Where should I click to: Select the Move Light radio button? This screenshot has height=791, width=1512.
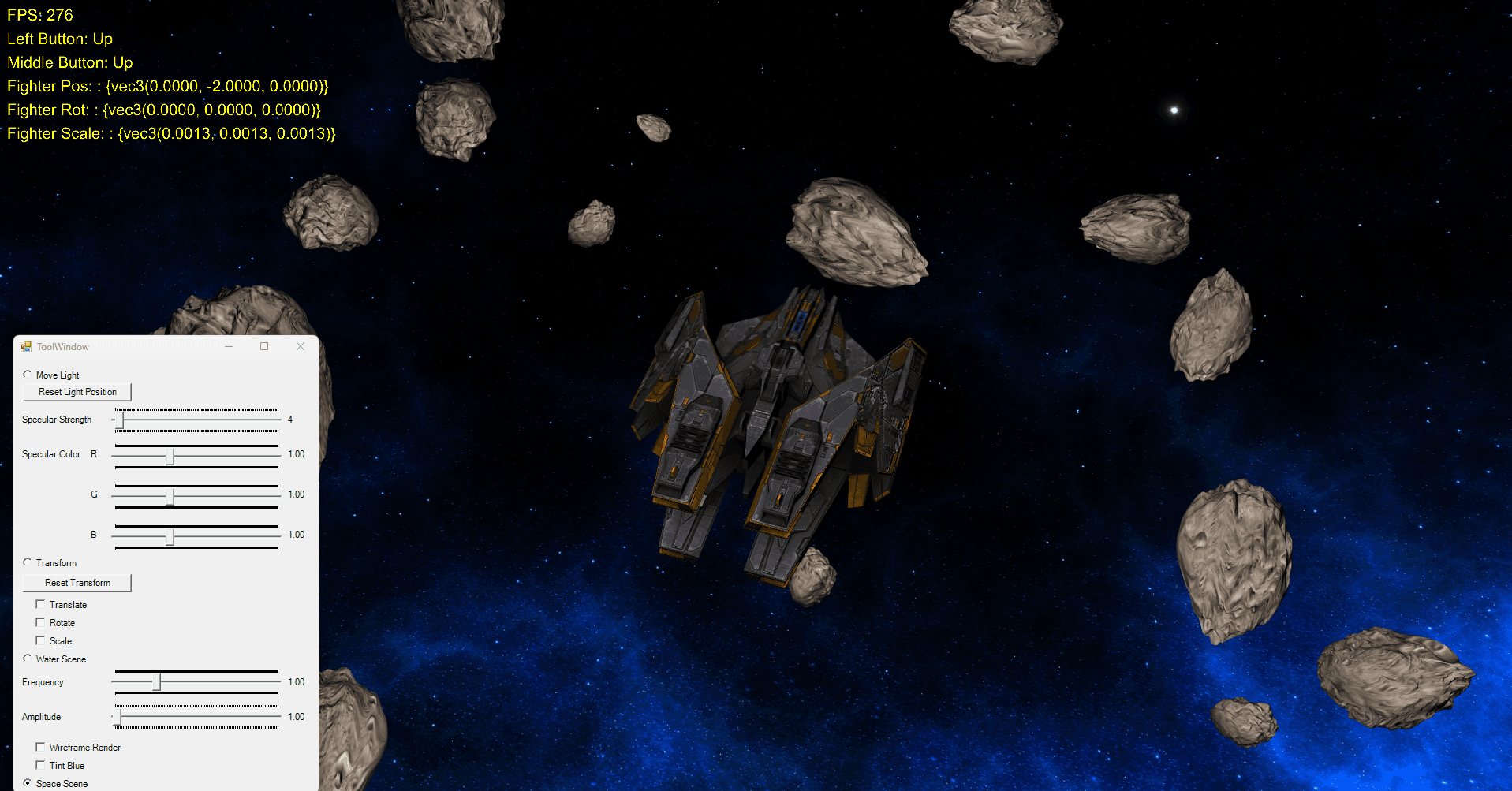(x=28, y=374)
